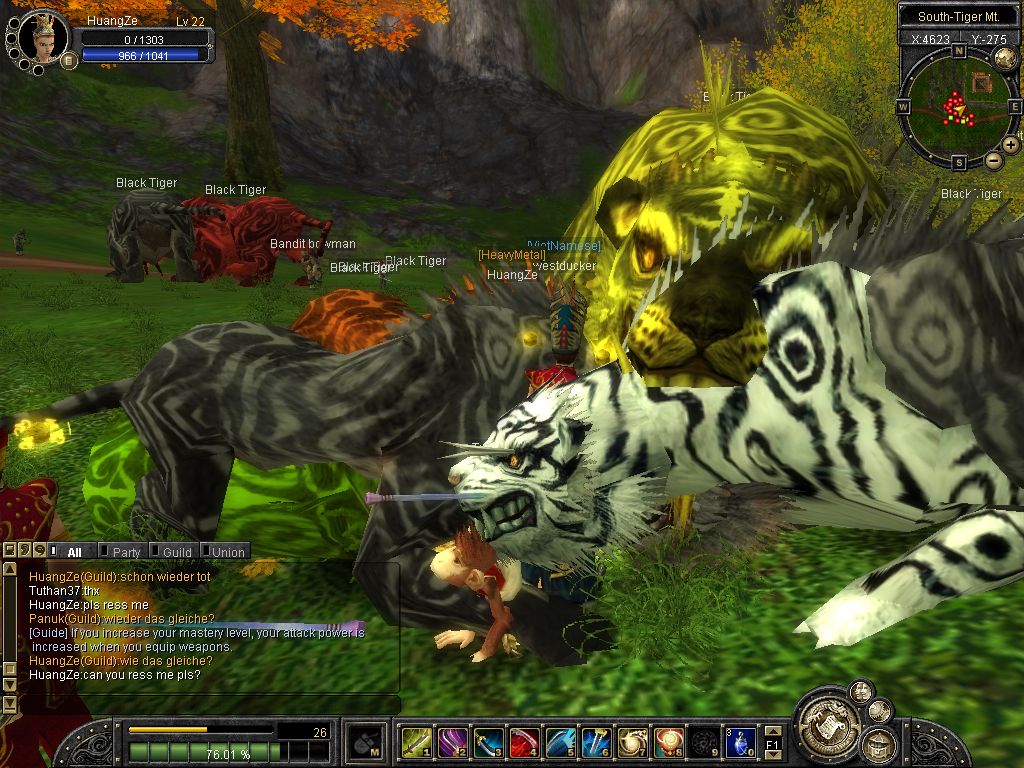Click the minimap zoom-in plus button
The height and width of the screenshot is (768, 1024).
[x=1010, y=145]
